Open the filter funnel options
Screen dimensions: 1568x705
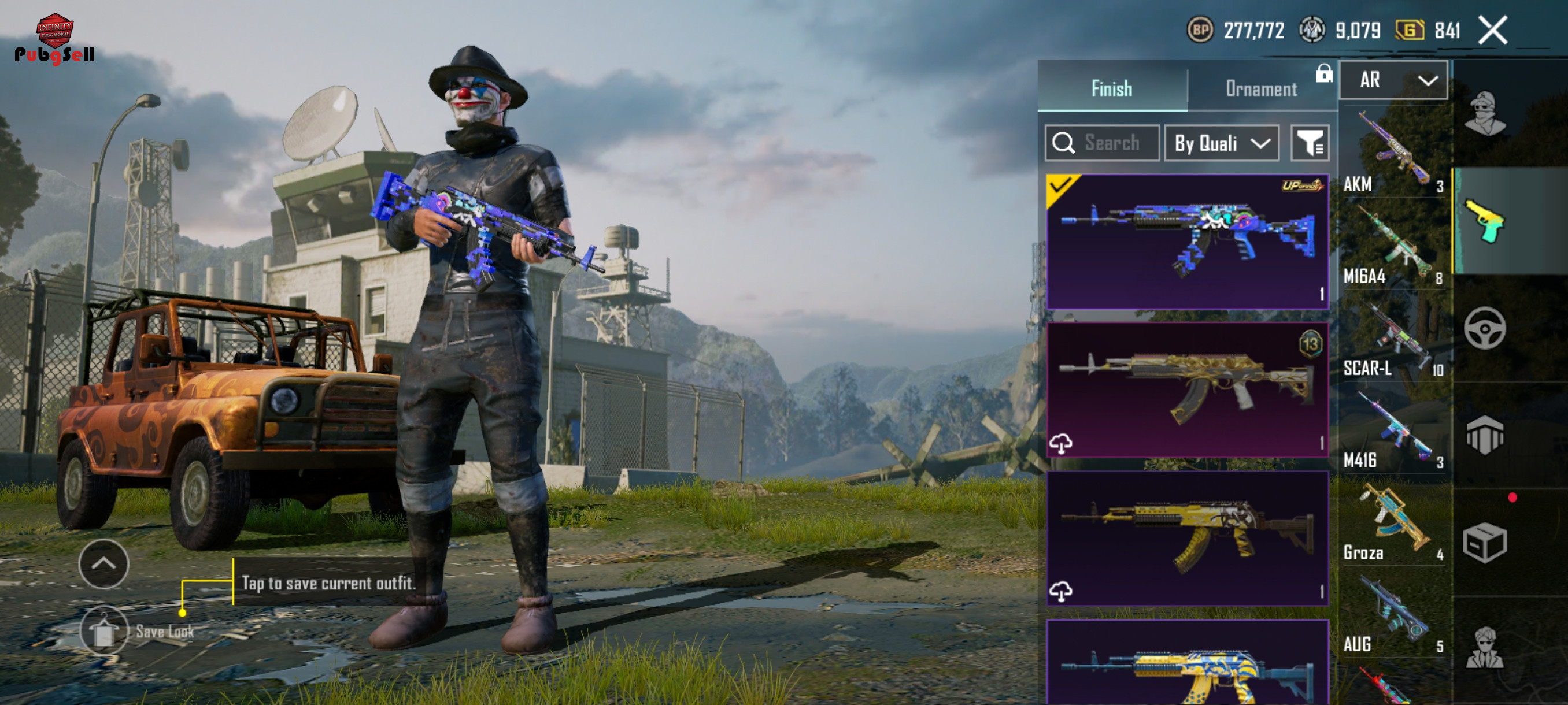click(1310, 143)
